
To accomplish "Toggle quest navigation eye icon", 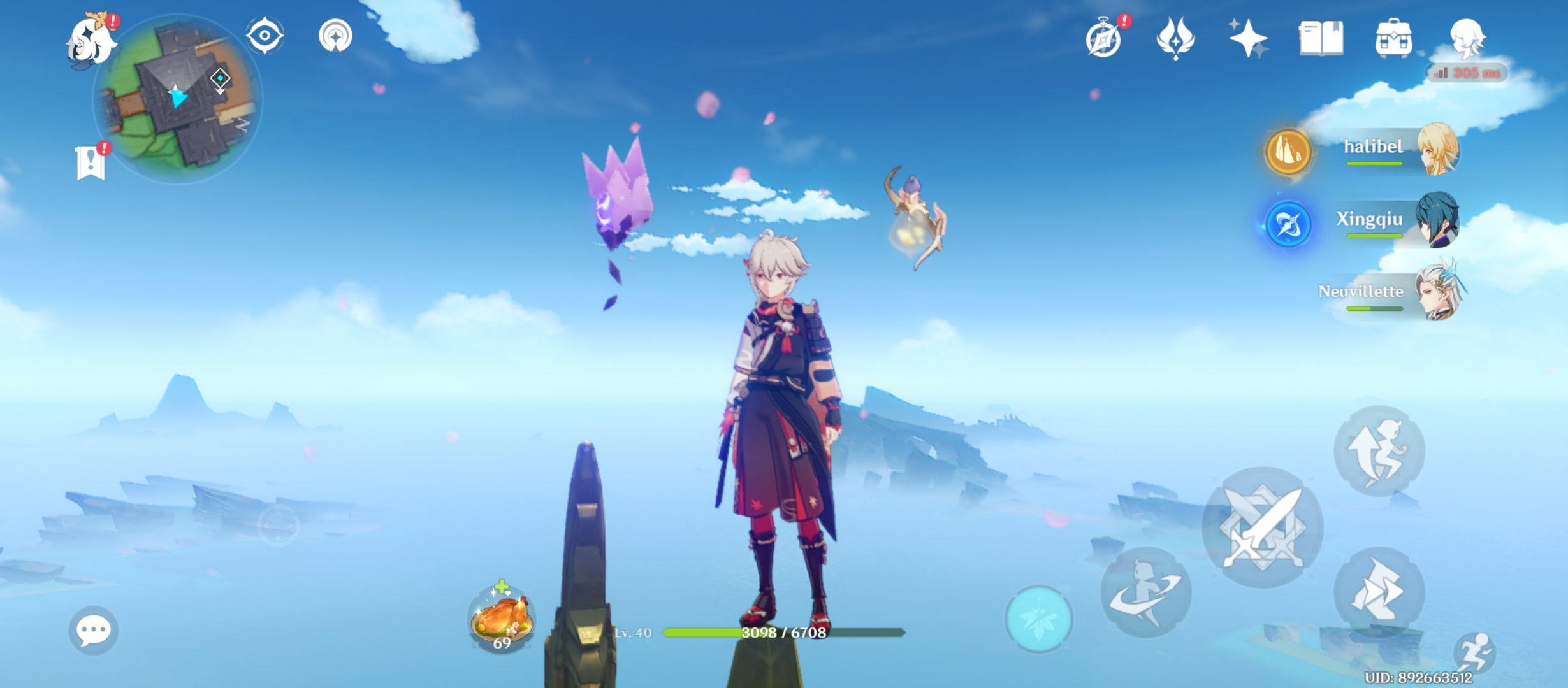I will 265,36.
